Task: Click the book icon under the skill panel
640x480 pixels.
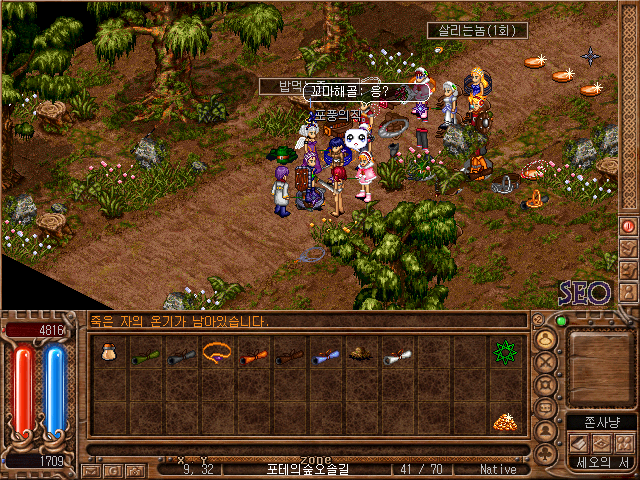Action: [x=579, y=443]
